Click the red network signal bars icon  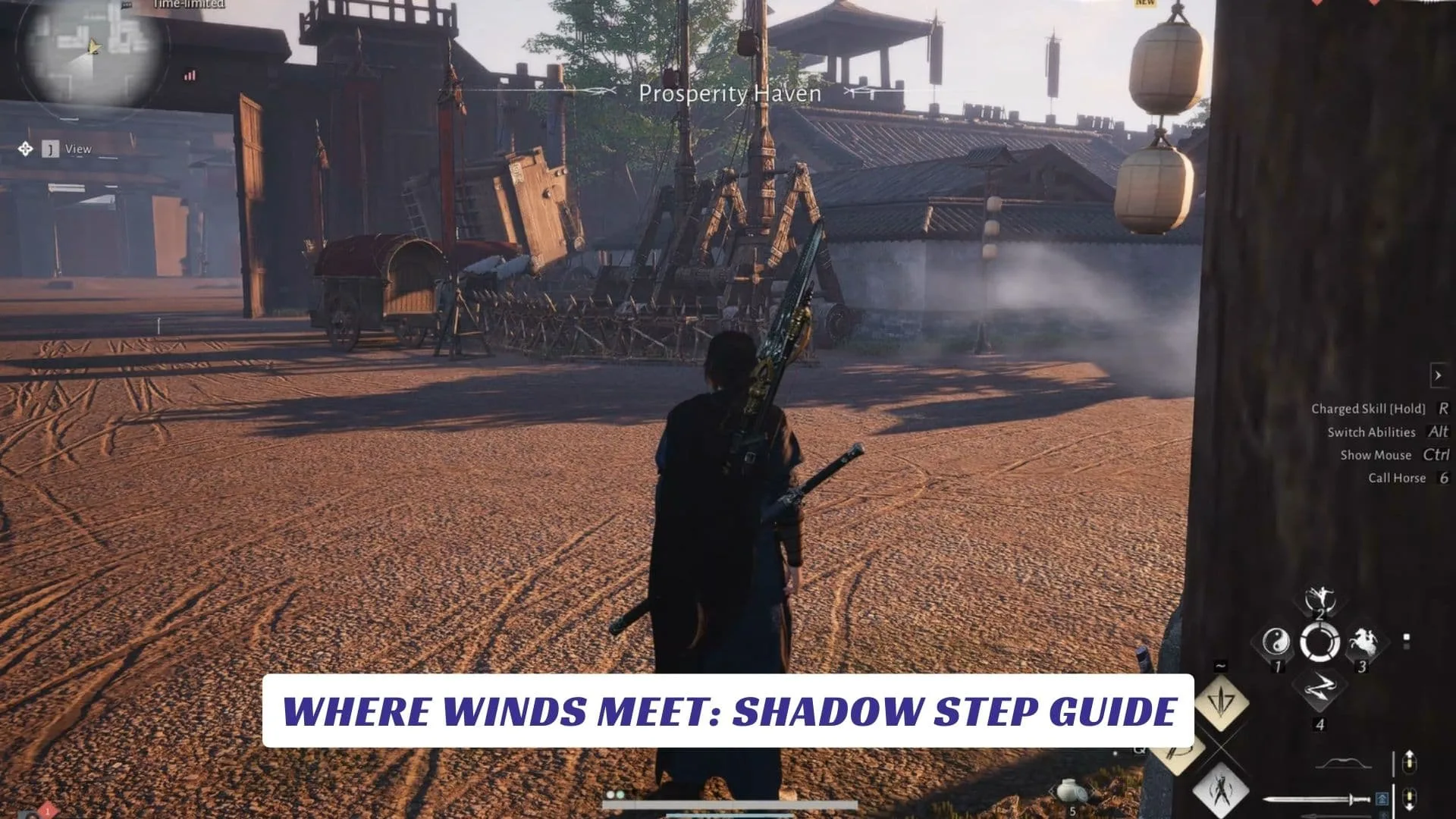(x=190, y=76)
